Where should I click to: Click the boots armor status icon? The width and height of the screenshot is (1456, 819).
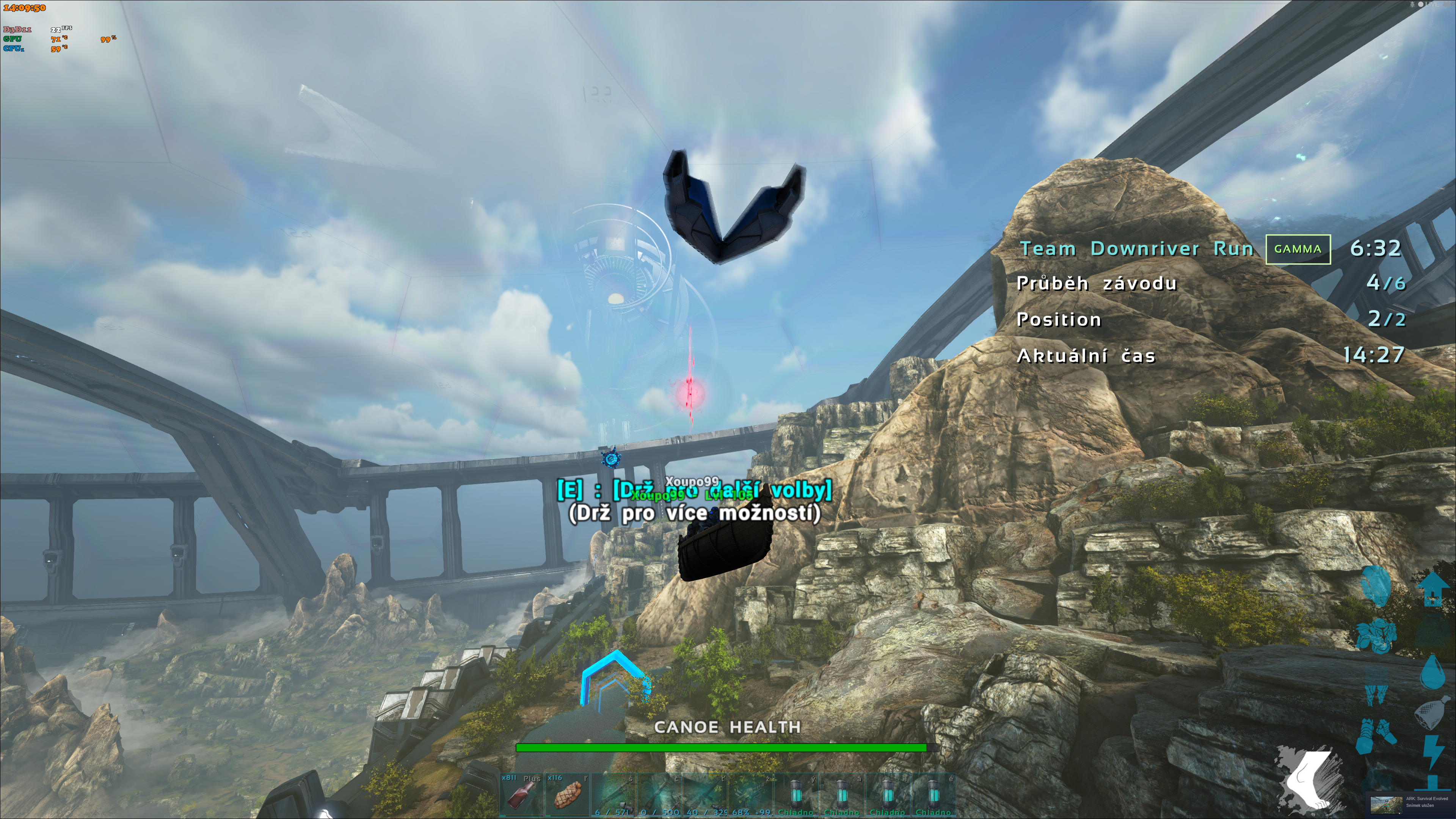pyautogui.click(x=1377, y=736)
